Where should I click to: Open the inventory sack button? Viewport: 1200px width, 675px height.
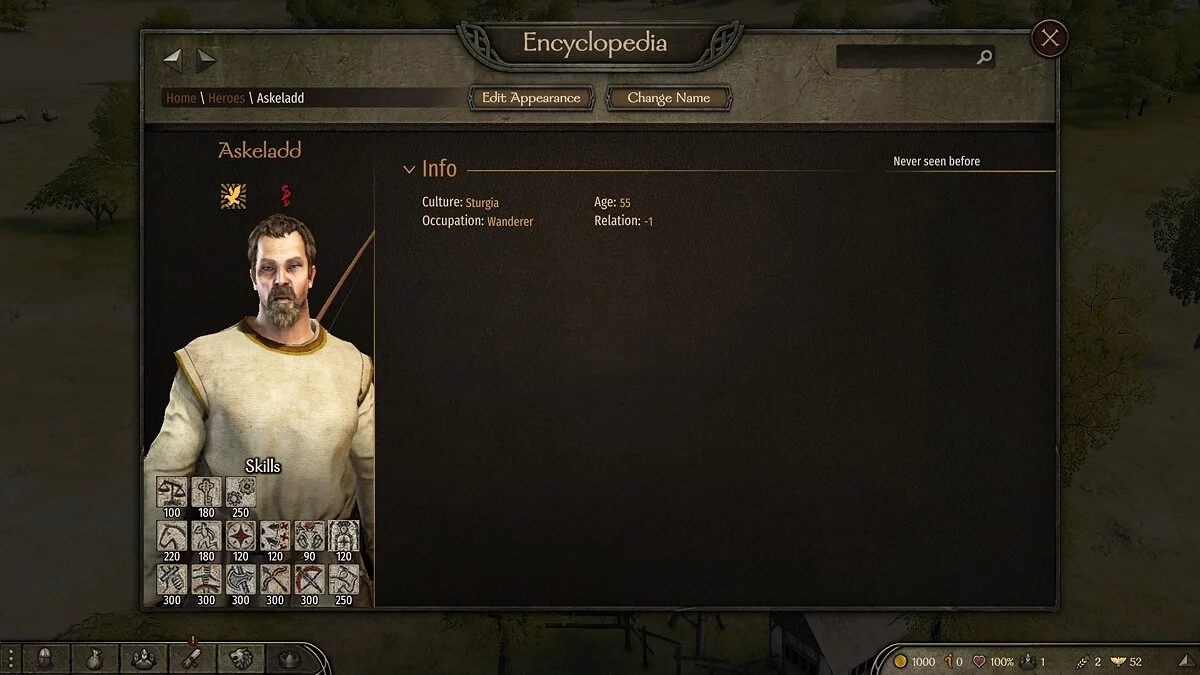[x=94, y=659]
